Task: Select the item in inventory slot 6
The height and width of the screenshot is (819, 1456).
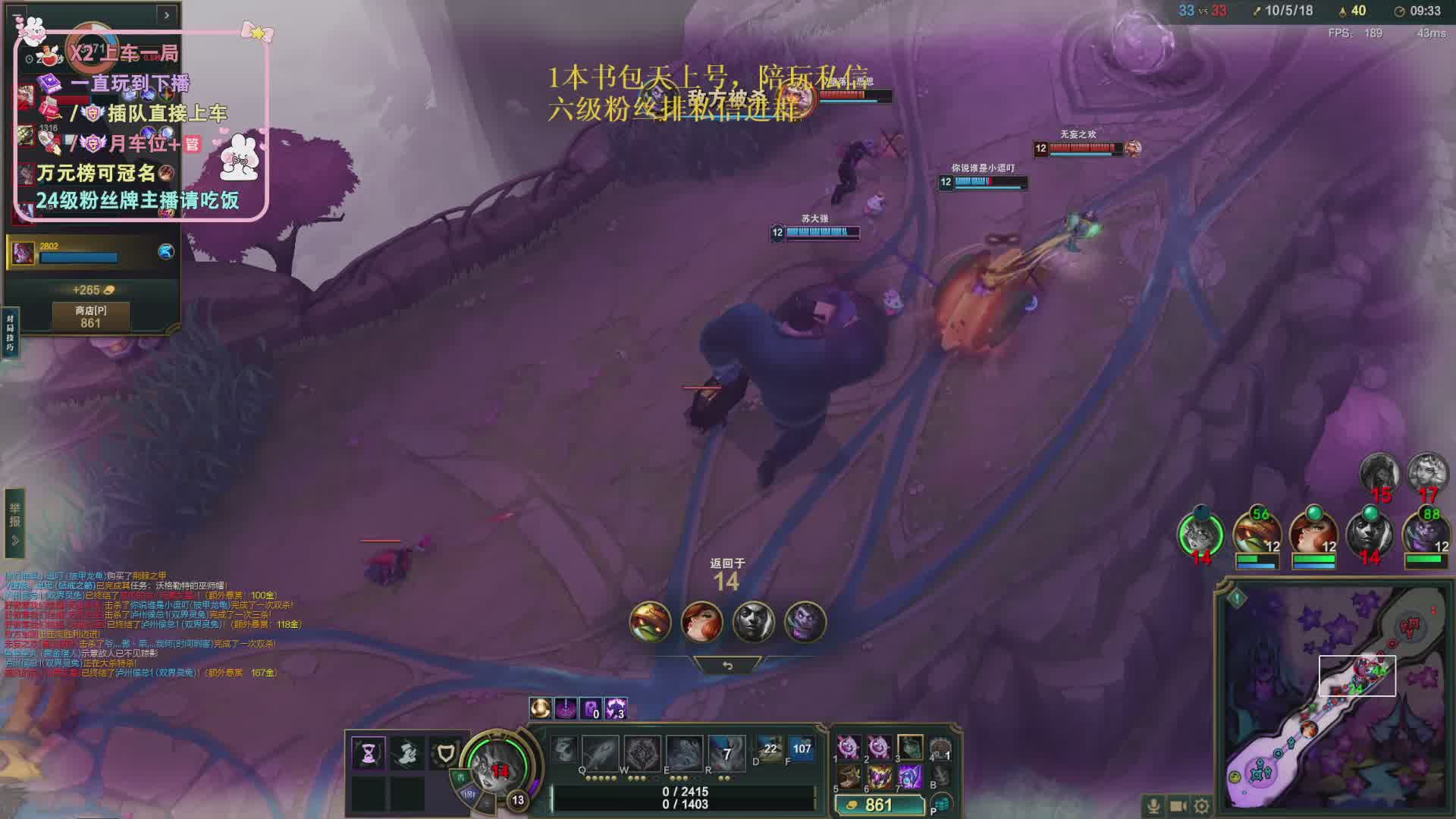Action: (x=879, y=776)
